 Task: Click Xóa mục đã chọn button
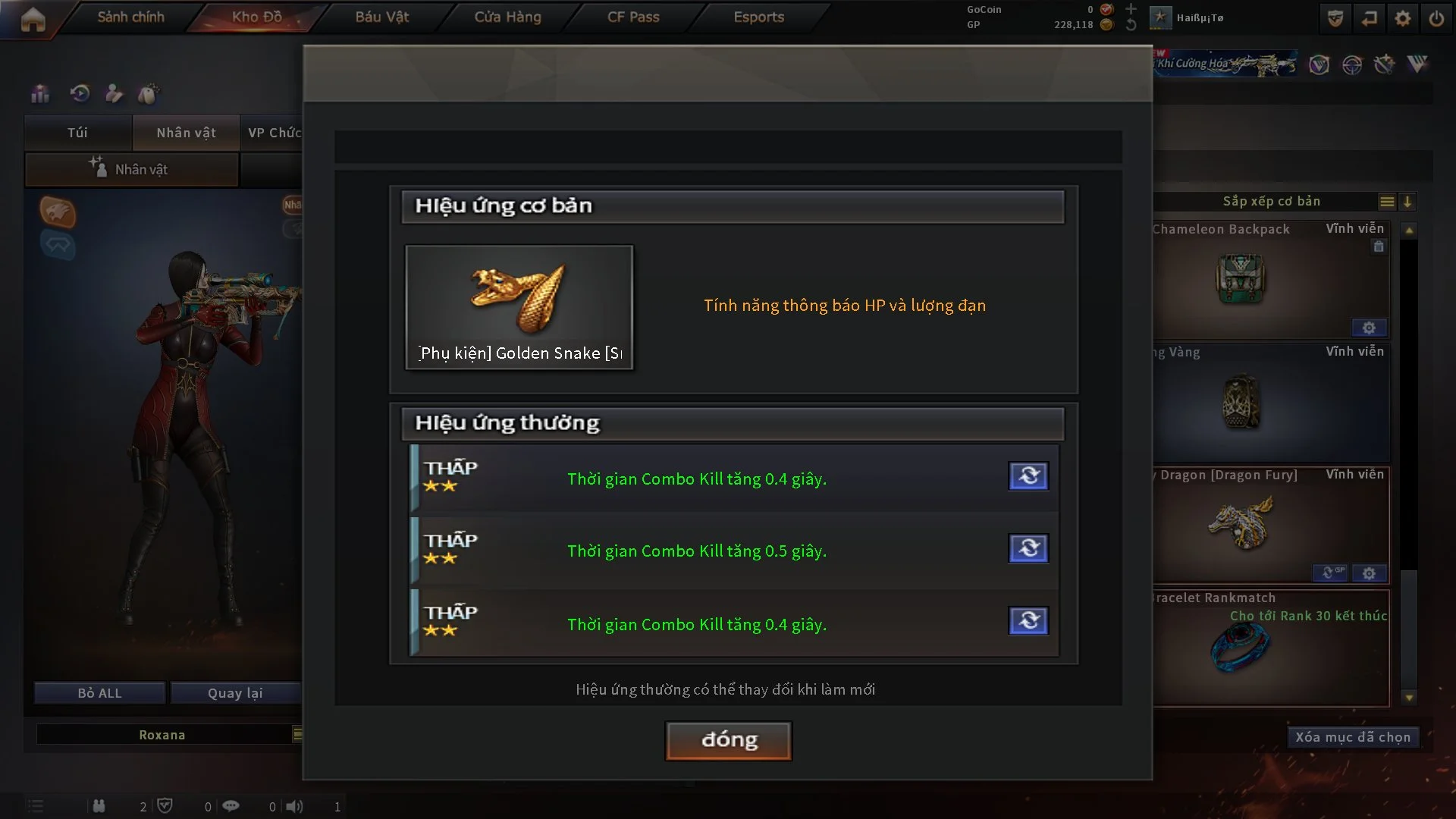click(1352, 737)
